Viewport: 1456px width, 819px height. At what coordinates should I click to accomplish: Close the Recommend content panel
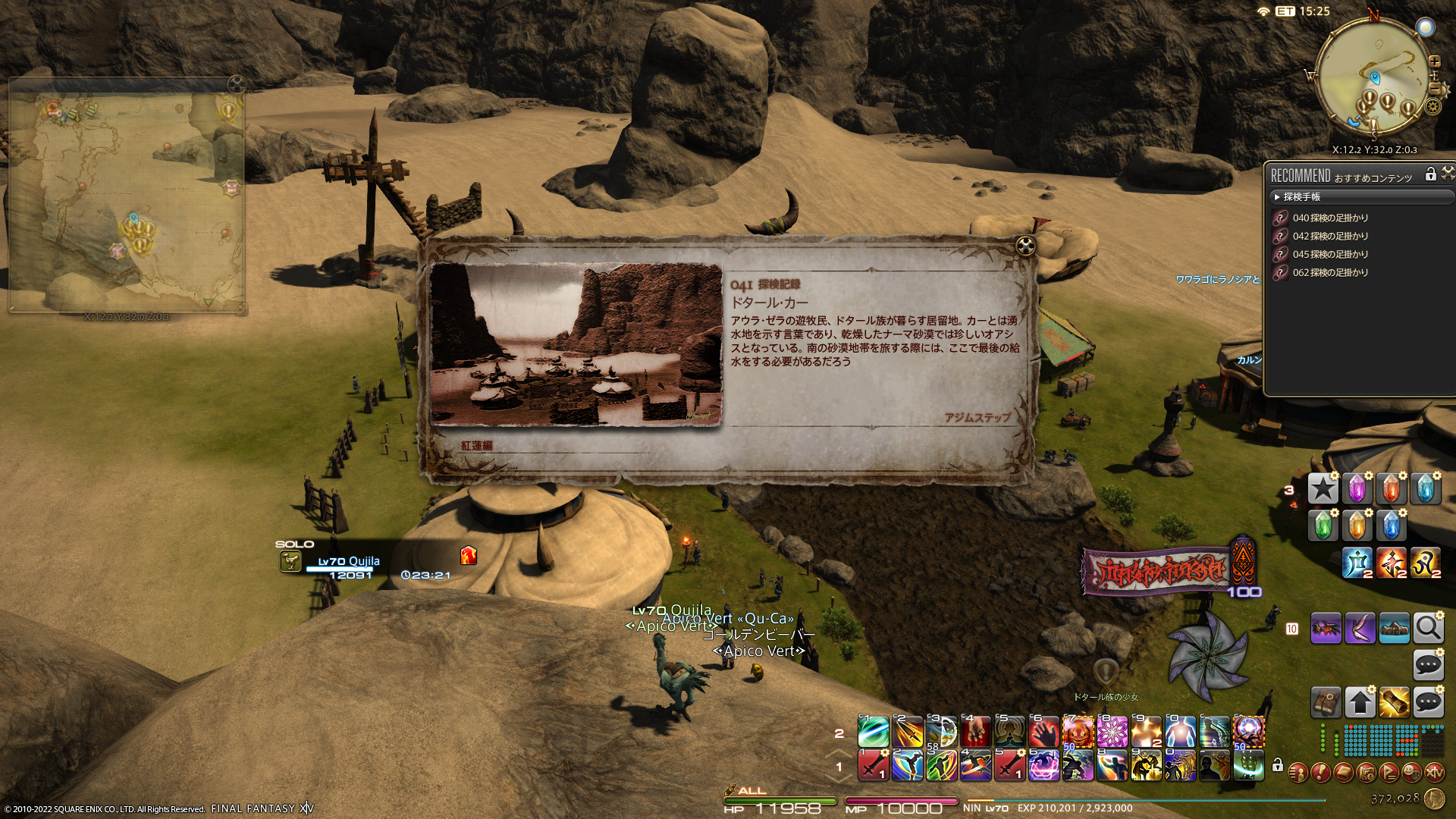[x=1448, y=174]
